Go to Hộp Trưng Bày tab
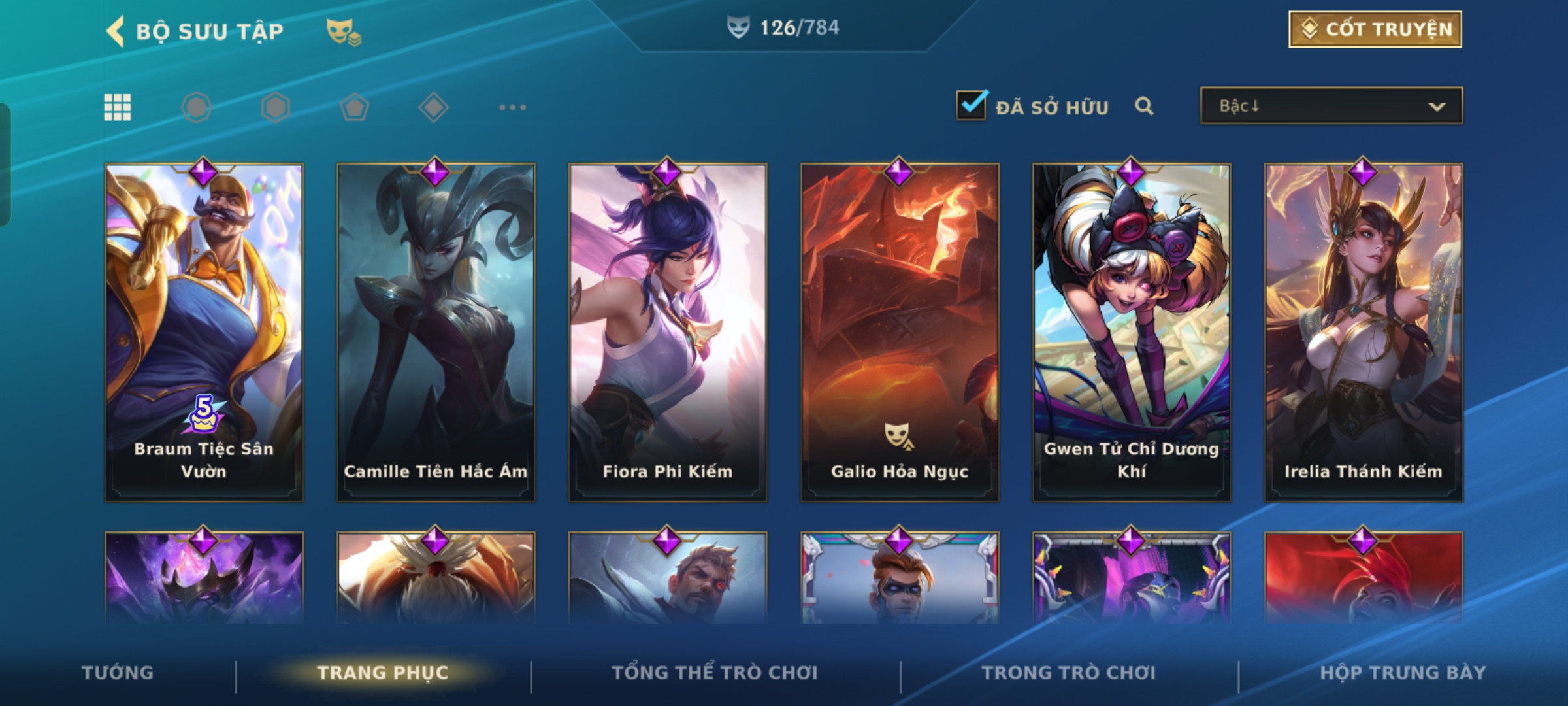The height and width of the screenshot is (706, 1568). click(1403, 673)
